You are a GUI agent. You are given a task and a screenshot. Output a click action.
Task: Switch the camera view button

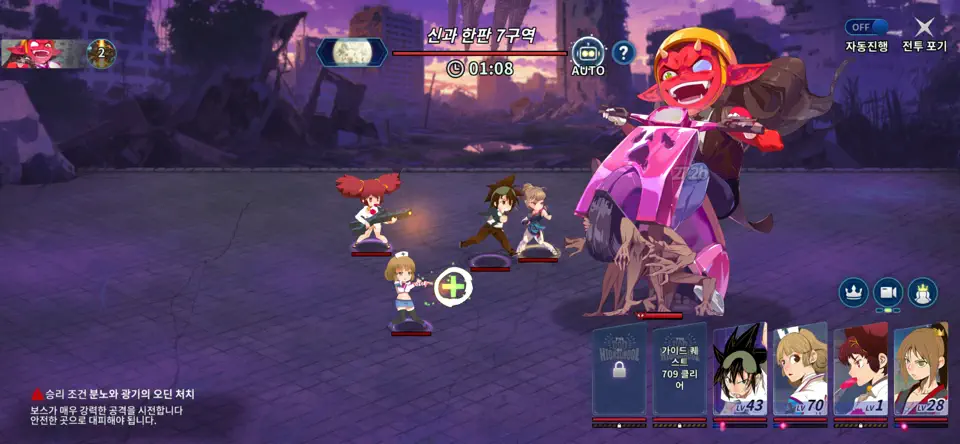point(888,292)
